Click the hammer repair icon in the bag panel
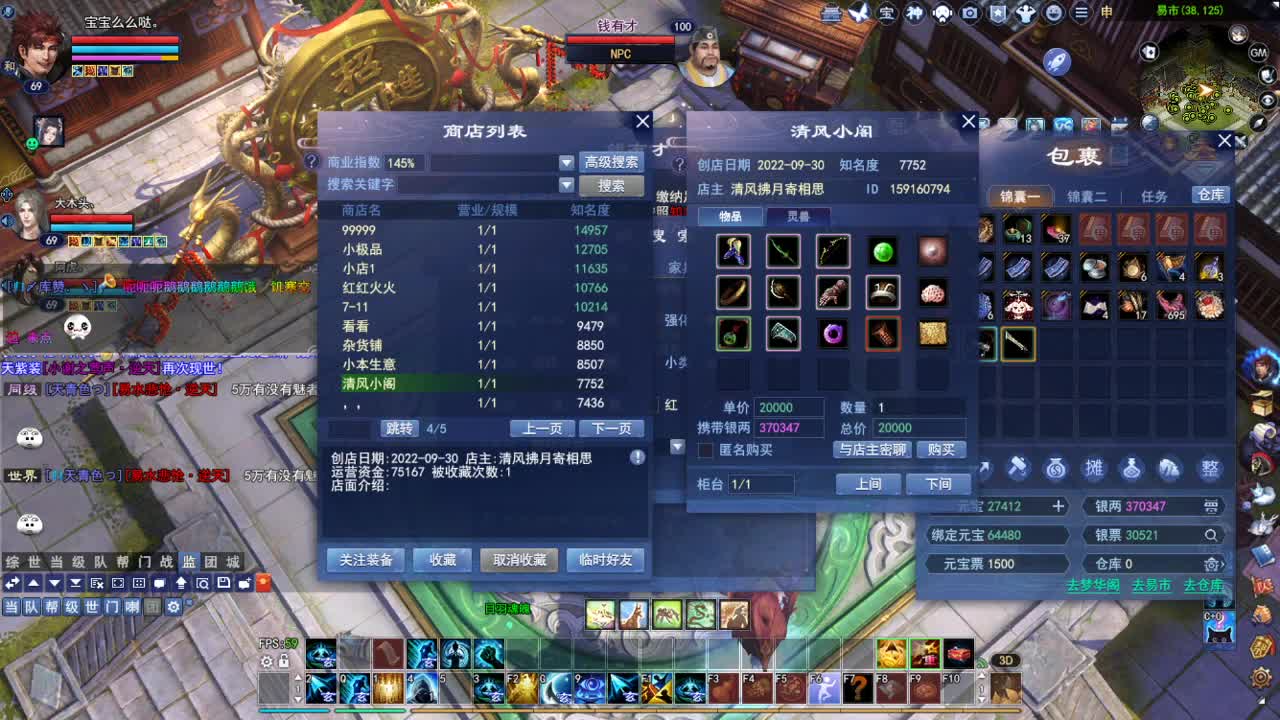The width and height of the screenshot is (1280, 720). pyautogui.click(x=1018, y=467)
